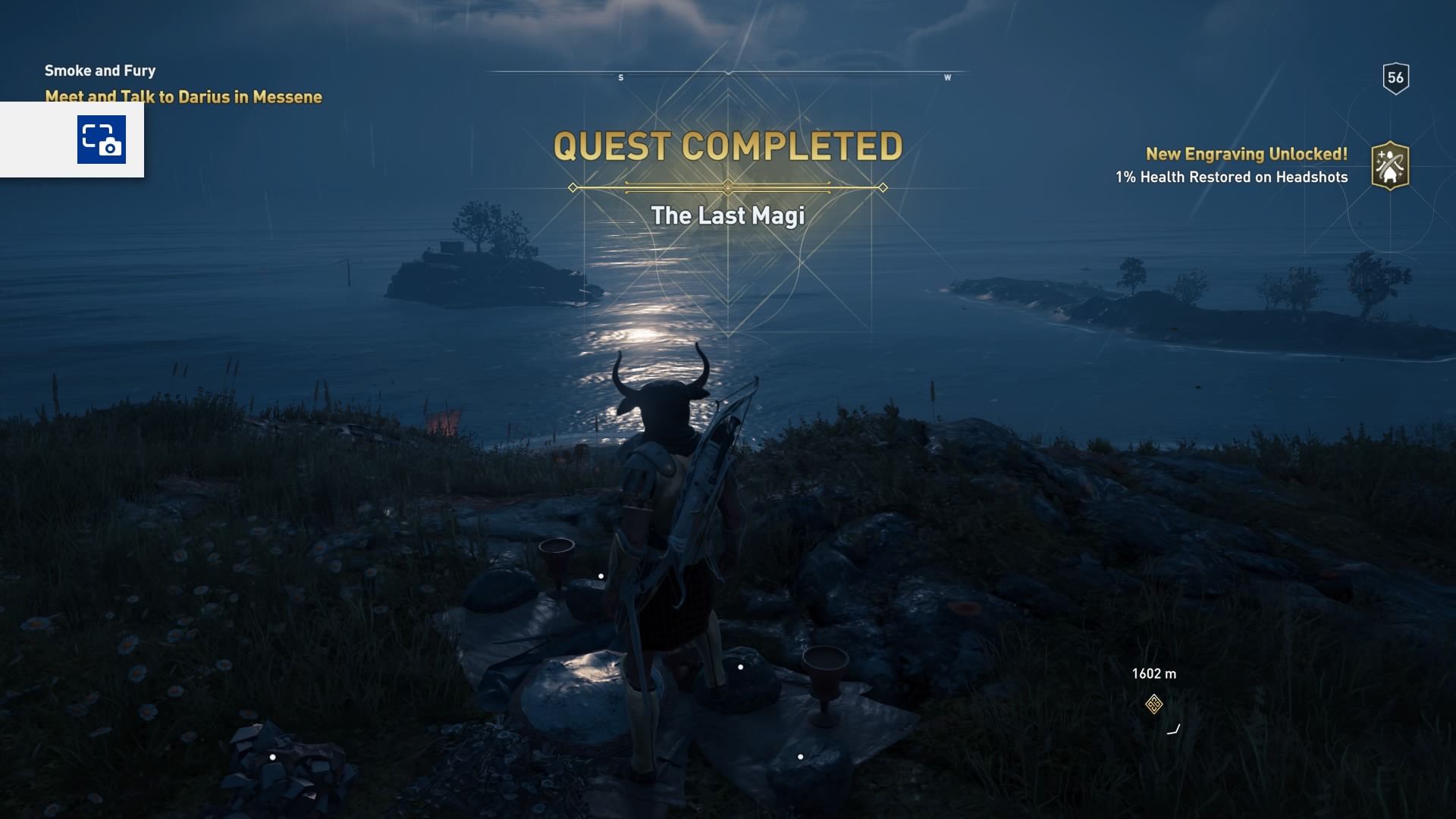
Task: Select the W marker on the compass
Action: click(x=946, y=77)
